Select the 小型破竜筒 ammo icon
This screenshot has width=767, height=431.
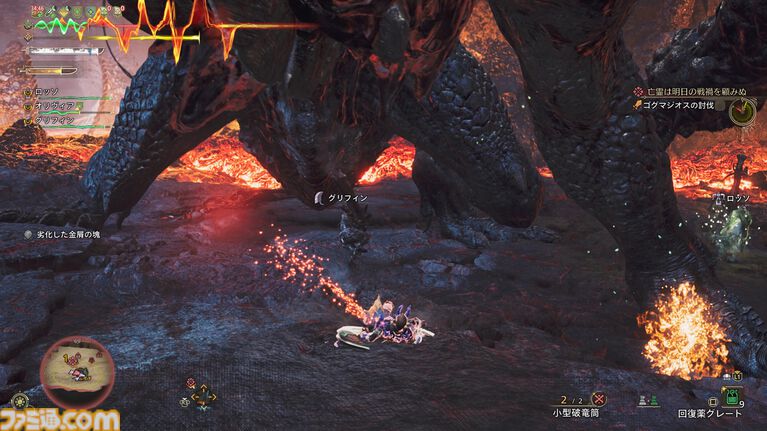tap(598, 398)
